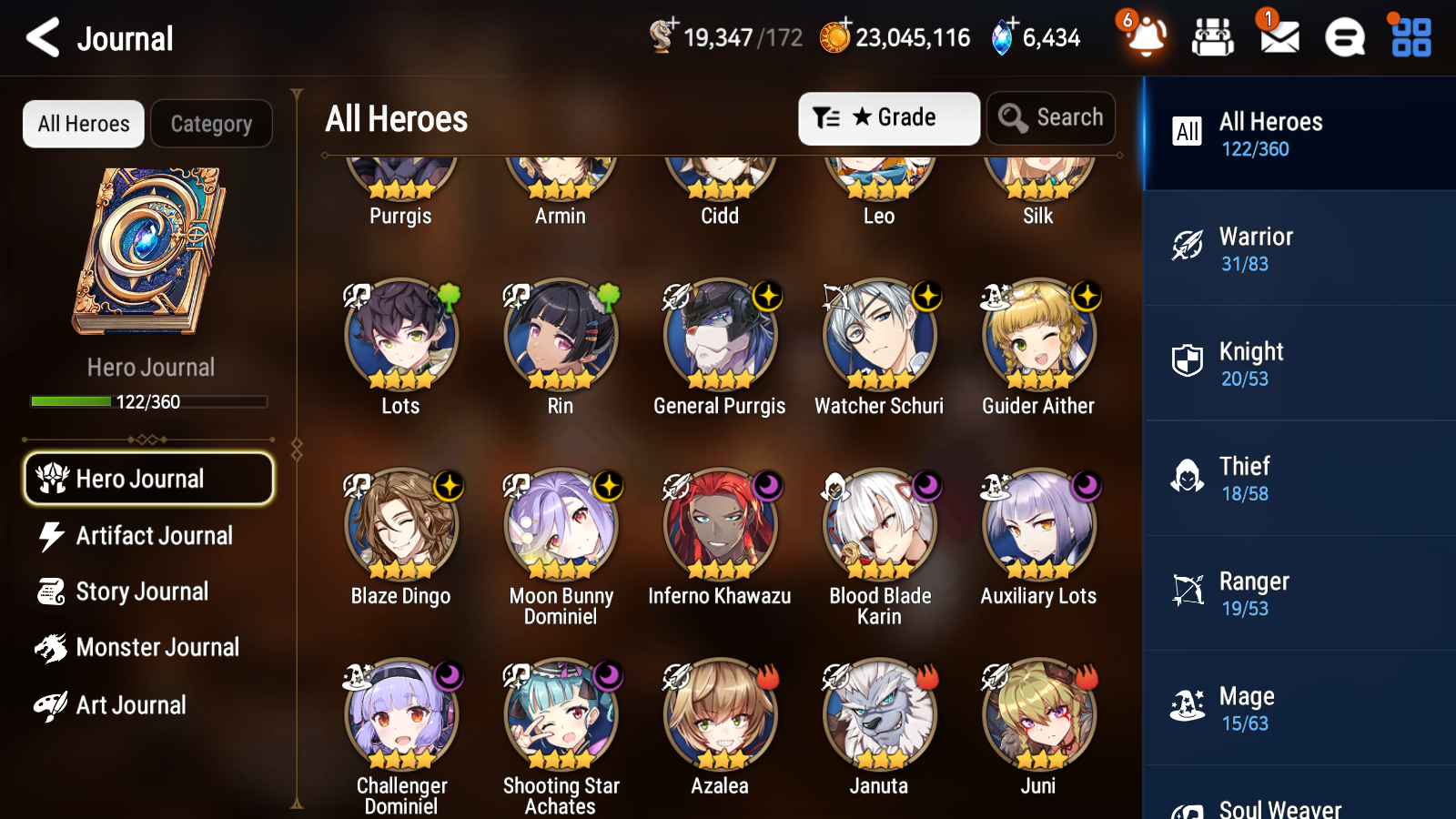The height and width of the screenshot is (819, 1456).
Task: Open the Grade filter dropdown
Action: coord(888,117)
